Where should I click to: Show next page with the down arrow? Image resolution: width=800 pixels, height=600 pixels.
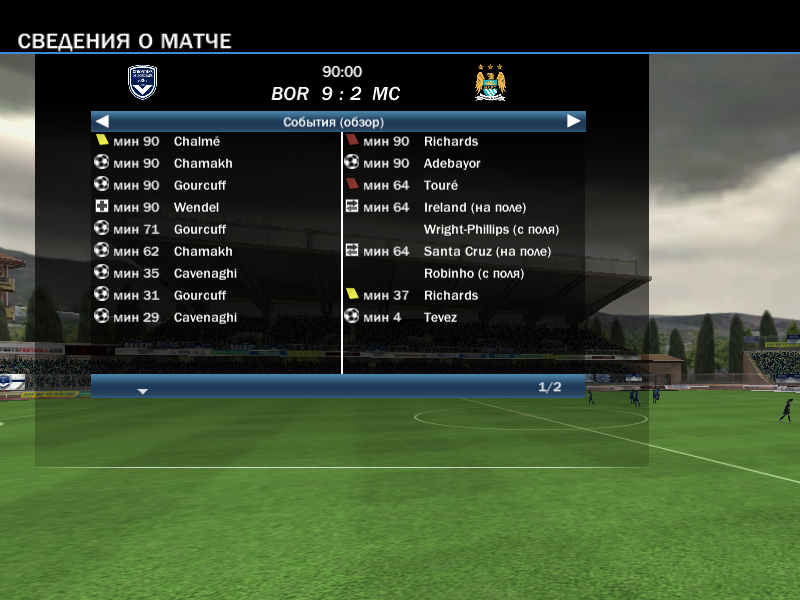coord(143,391)
